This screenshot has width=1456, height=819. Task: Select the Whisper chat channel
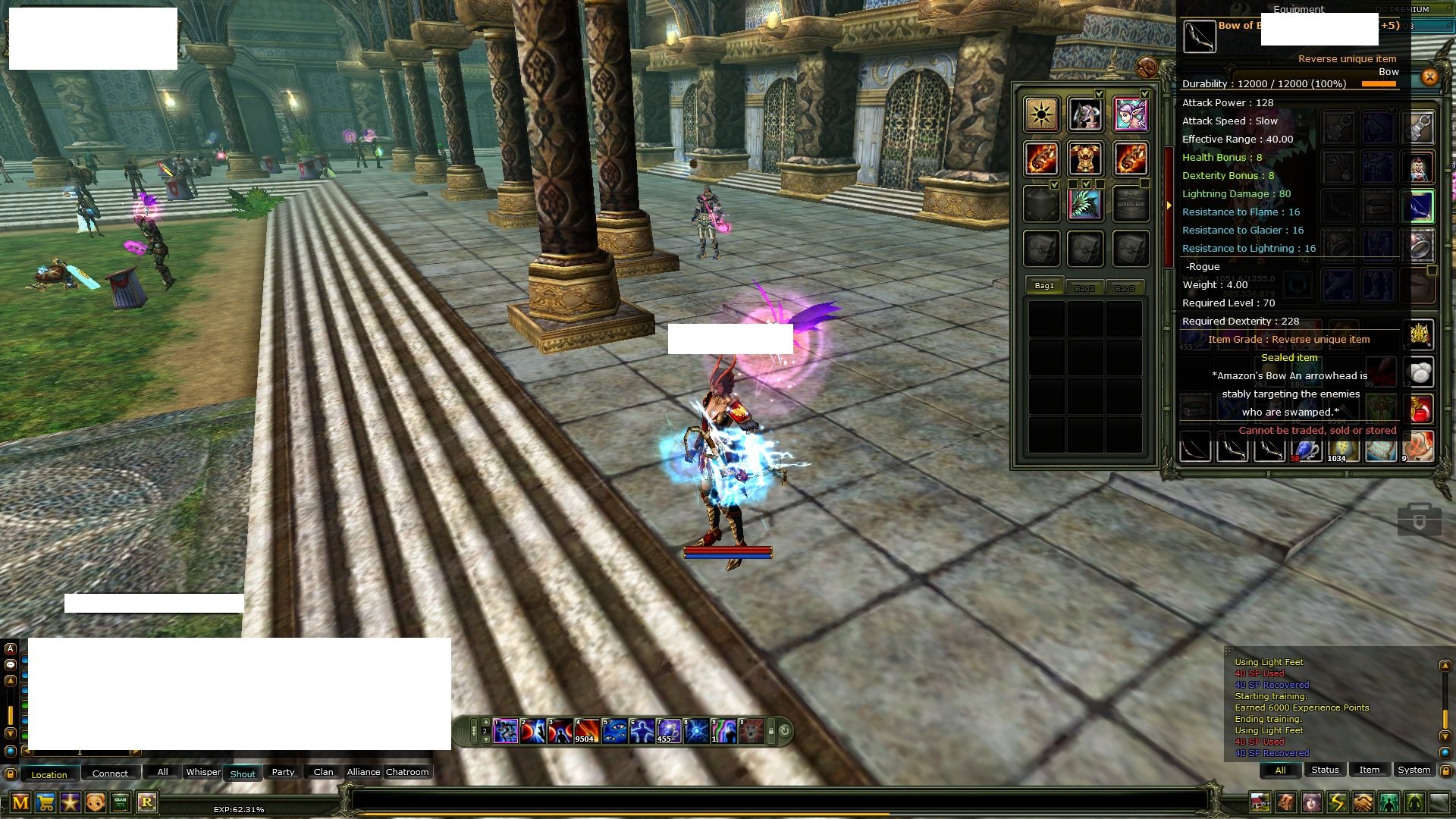point(204,772)
